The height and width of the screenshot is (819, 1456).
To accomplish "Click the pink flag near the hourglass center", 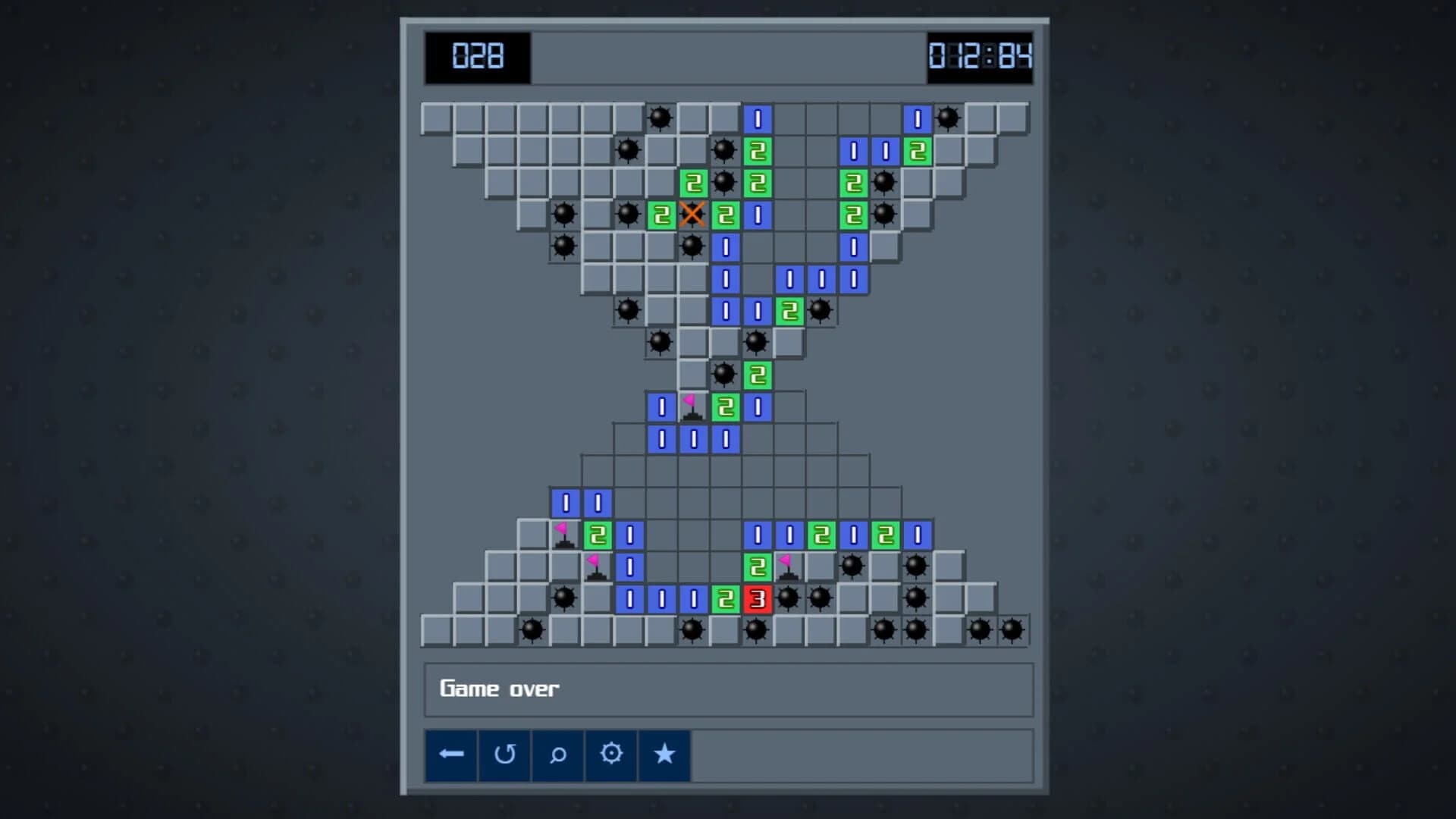I will click(x=692, y=406).
